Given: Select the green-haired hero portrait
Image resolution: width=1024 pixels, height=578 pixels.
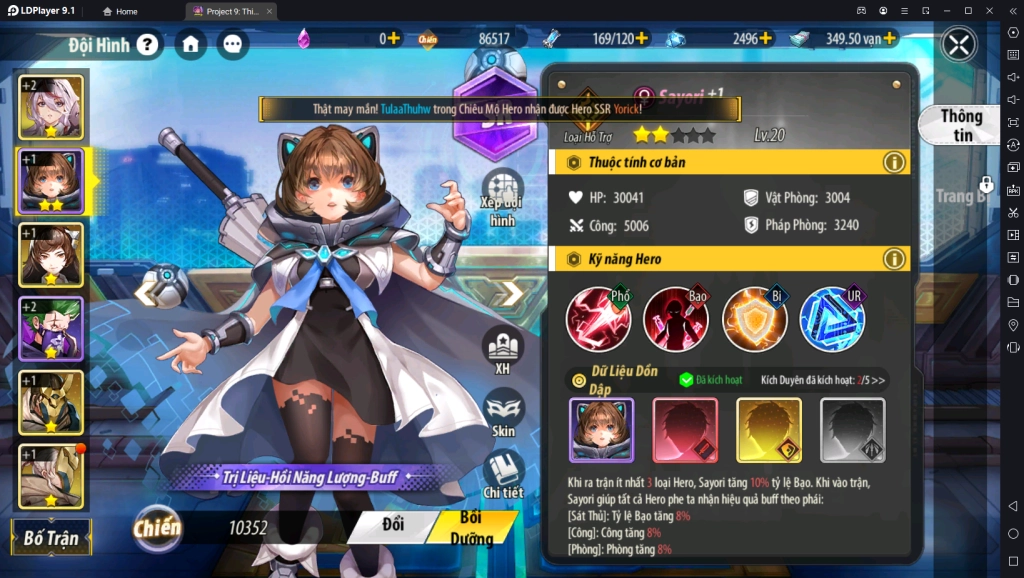Looking at the screenshot, I should (x=51, y=328).
